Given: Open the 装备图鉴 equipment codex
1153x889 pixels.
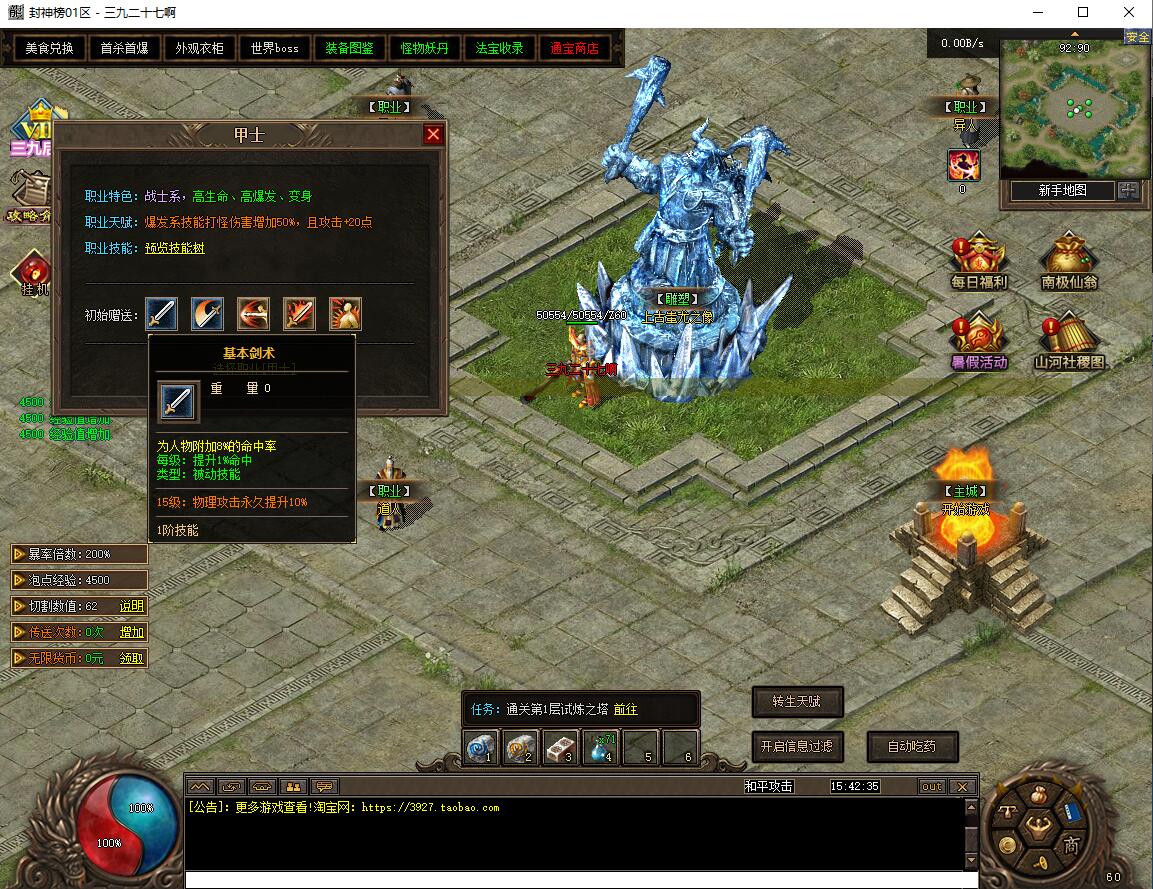Looking at the screenshot, I should 349,48.
